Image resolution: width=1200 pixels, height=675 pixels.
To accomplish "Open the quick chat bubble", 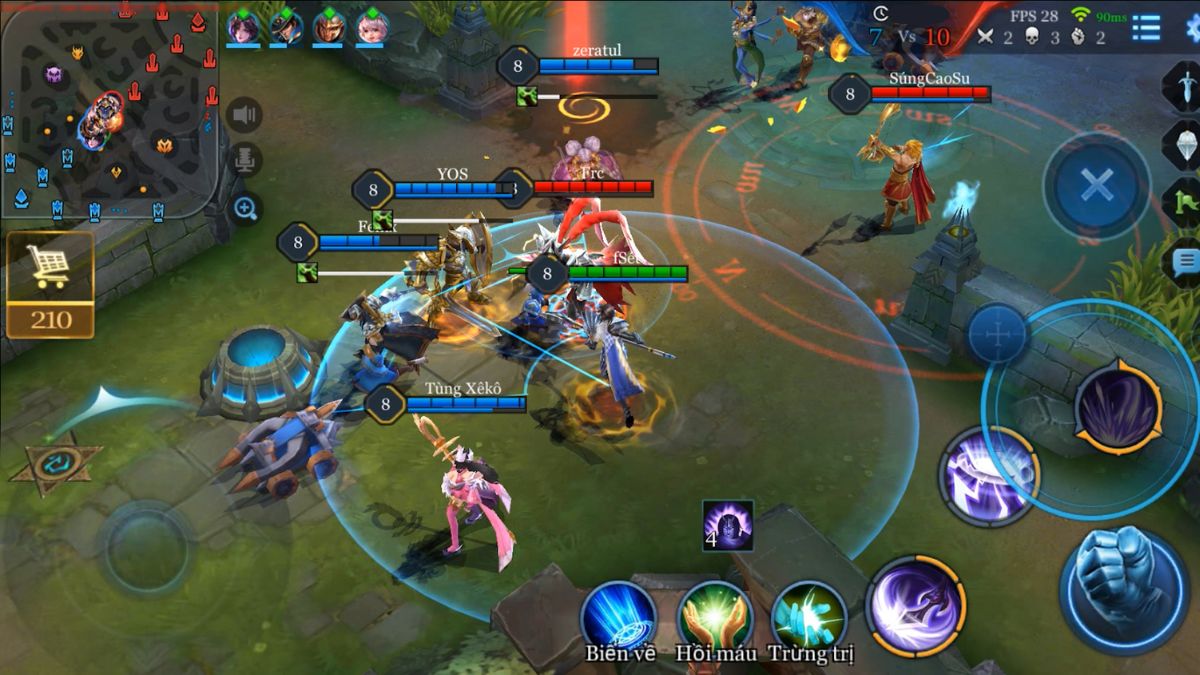I will pyautogui.click(x=1185, y=262).
